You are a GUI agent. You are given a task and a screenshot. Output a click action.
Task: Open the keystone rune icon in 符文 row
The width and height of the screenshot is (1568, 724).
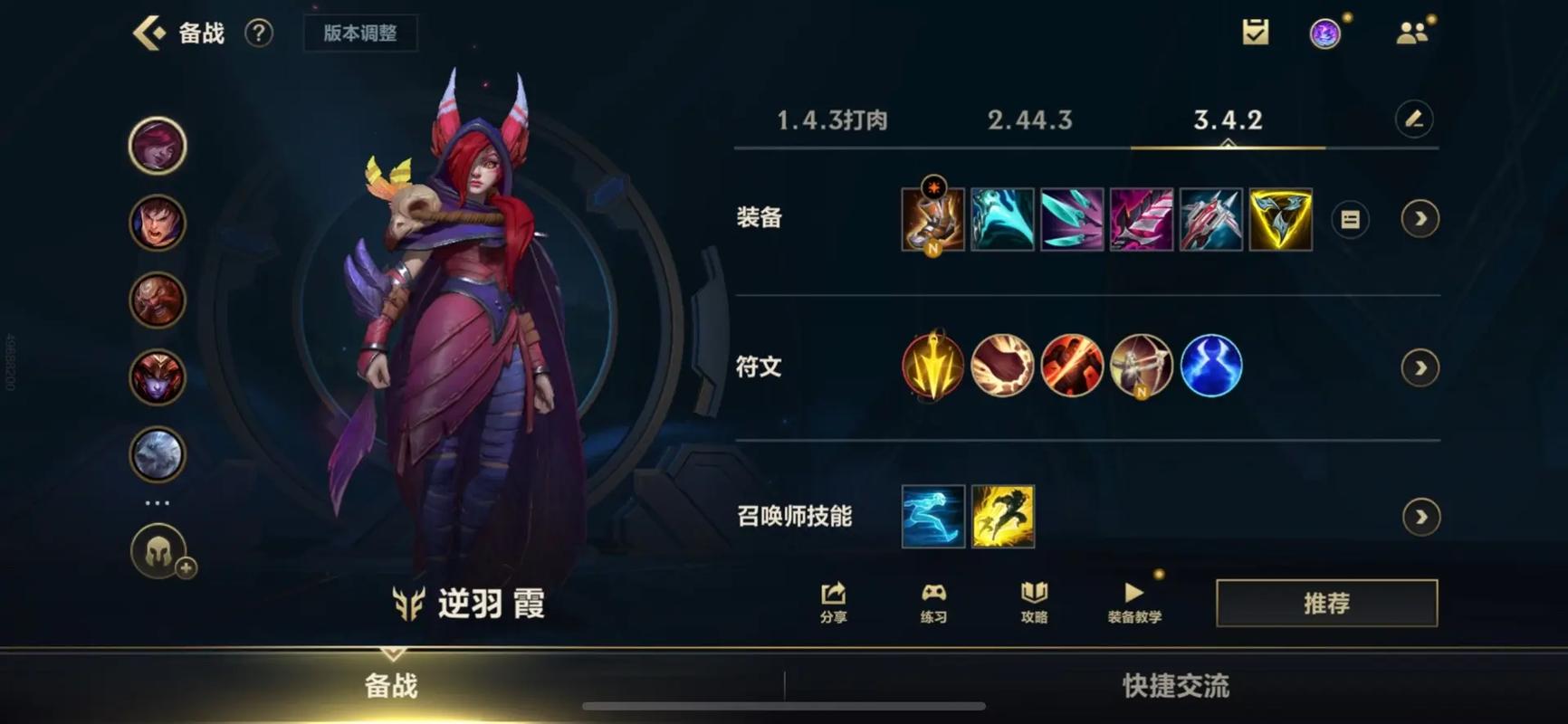(932, 367)
